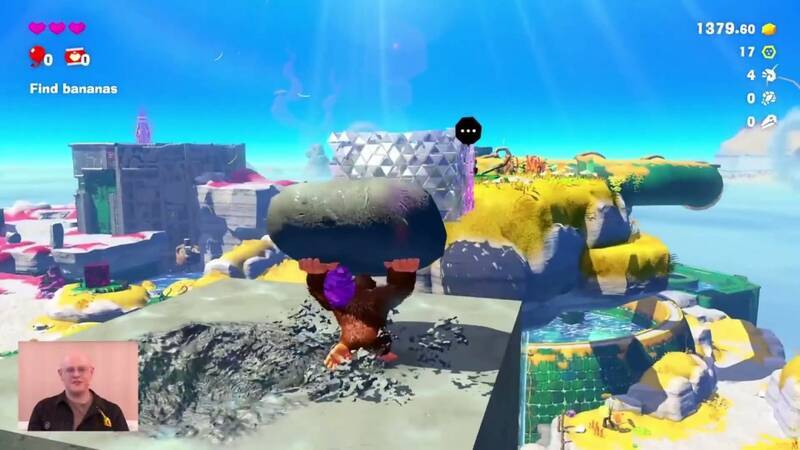Click the gold nugget currency icon

[x=769, y=29]
